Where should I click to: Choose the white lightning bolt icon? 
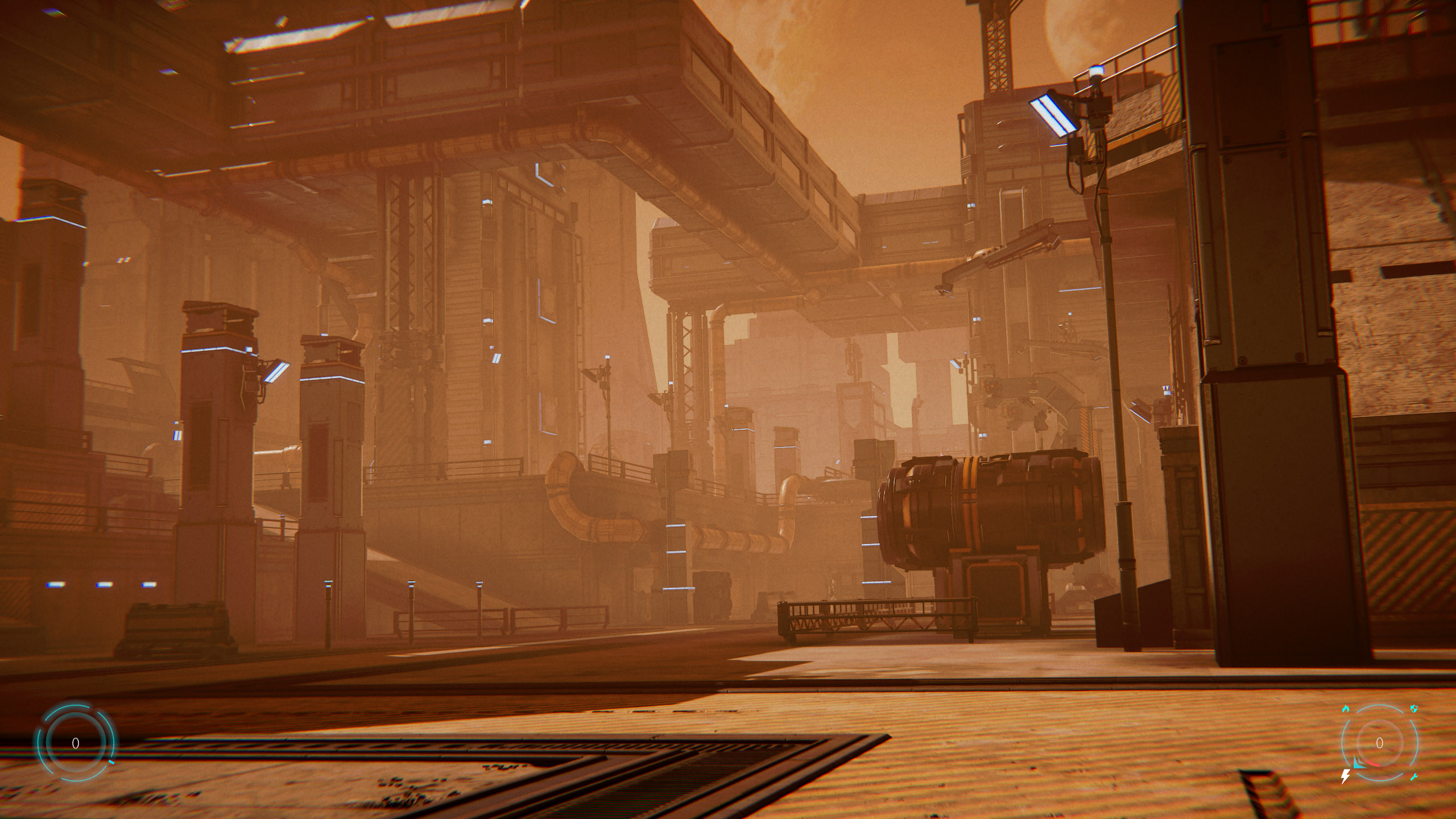point(1346,776)
